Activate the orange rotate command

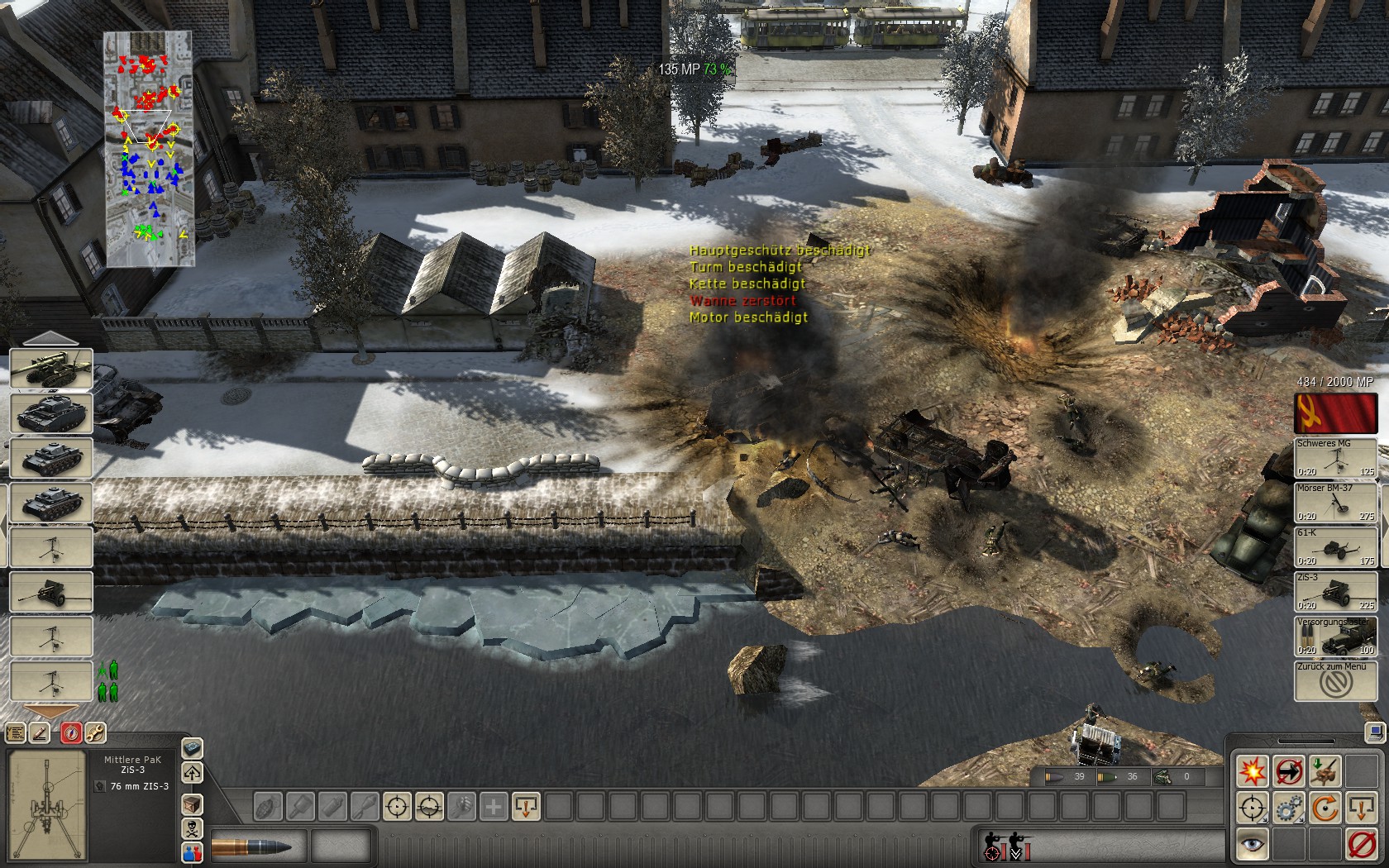click(1325, 808)
